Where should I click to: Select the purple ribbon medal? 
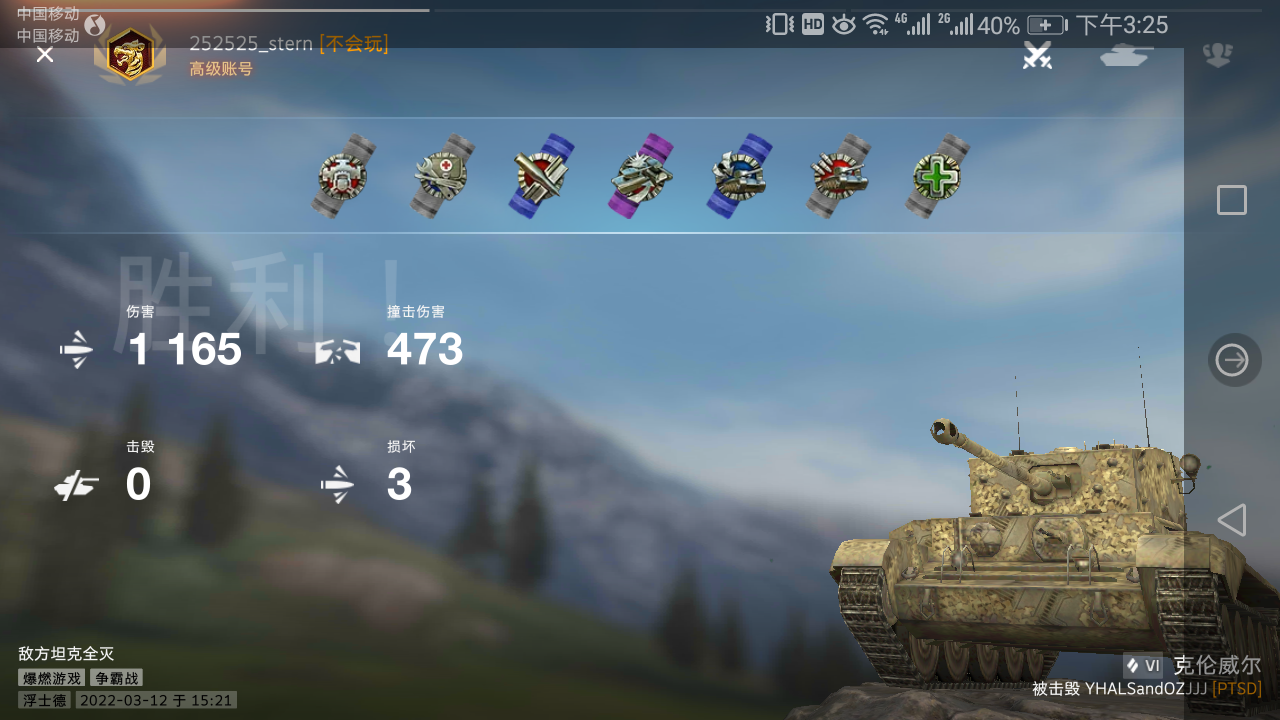tap(639, 175)
